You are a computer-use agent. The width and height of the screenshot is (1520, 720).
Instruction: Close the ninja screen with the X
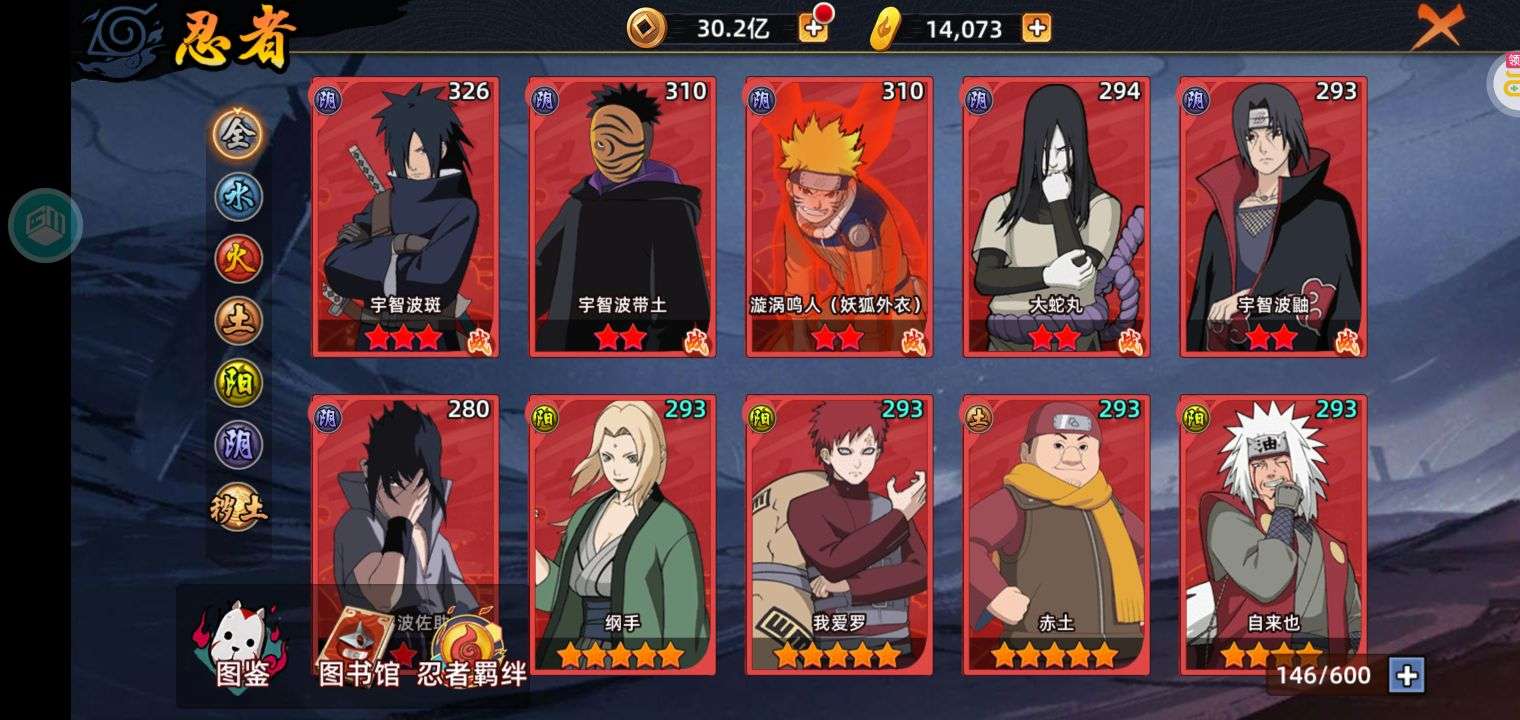(1437, 27)
